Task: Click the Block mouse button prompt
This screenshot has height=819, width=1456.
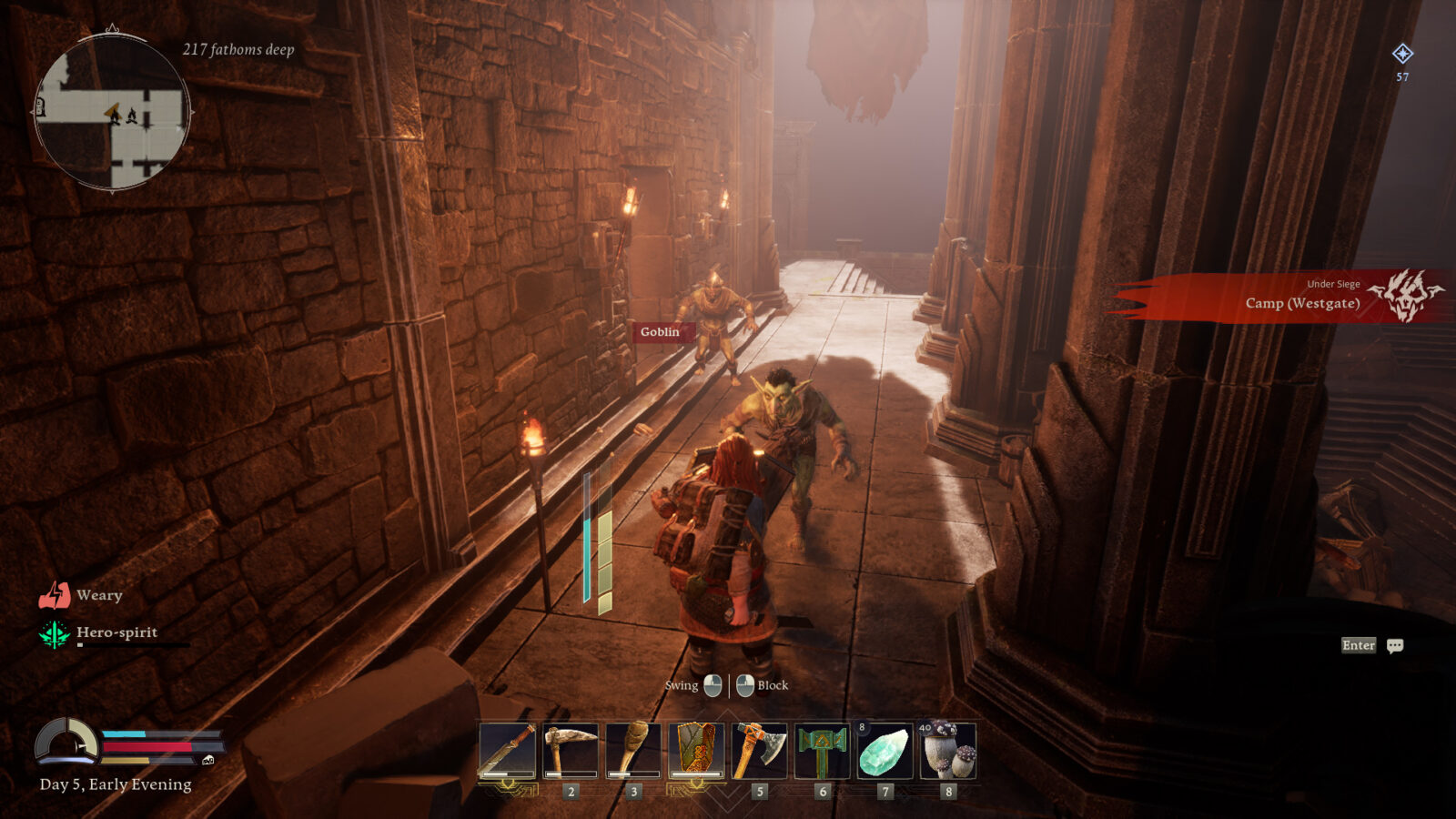Action: [x=746, y=685]
